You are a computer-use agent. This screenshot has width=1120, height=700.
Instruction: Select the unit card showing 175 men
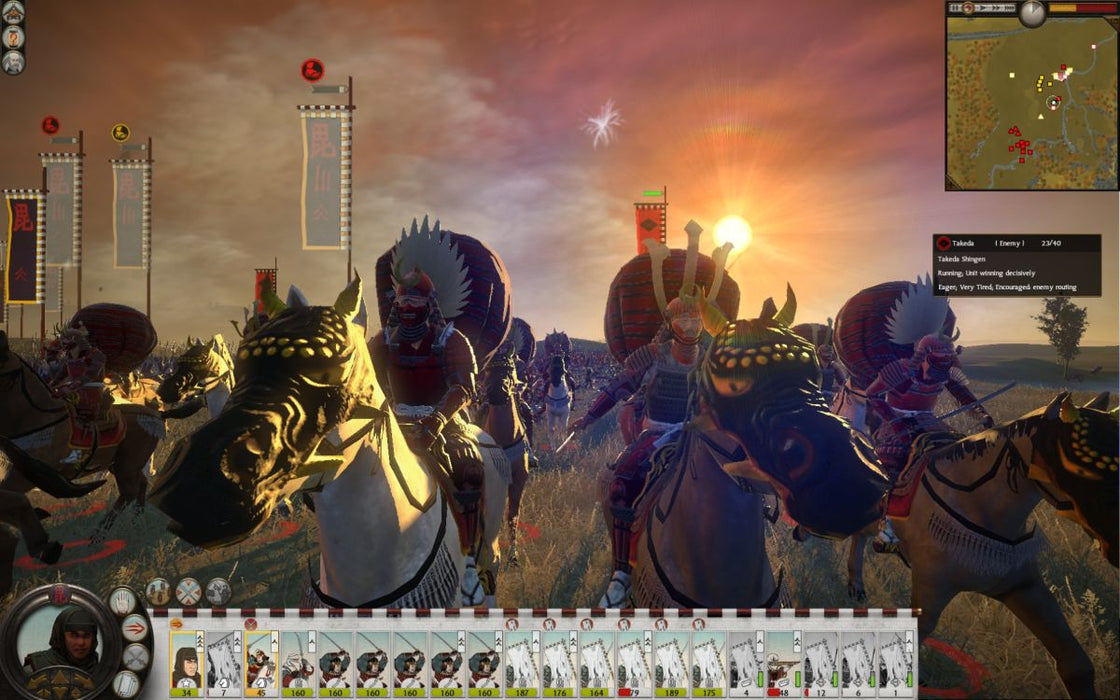coord(709,657)
